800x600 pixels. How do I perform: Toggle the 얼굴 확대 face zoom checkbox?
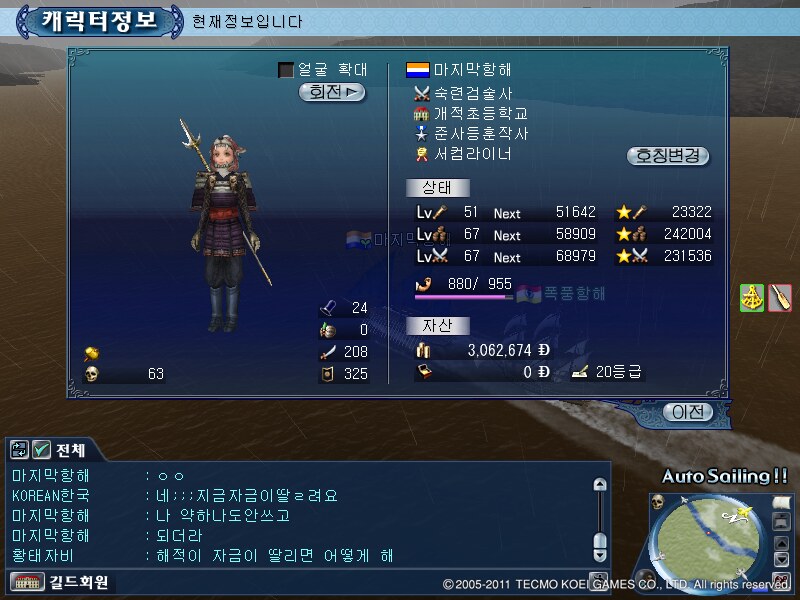pos(286,70)
